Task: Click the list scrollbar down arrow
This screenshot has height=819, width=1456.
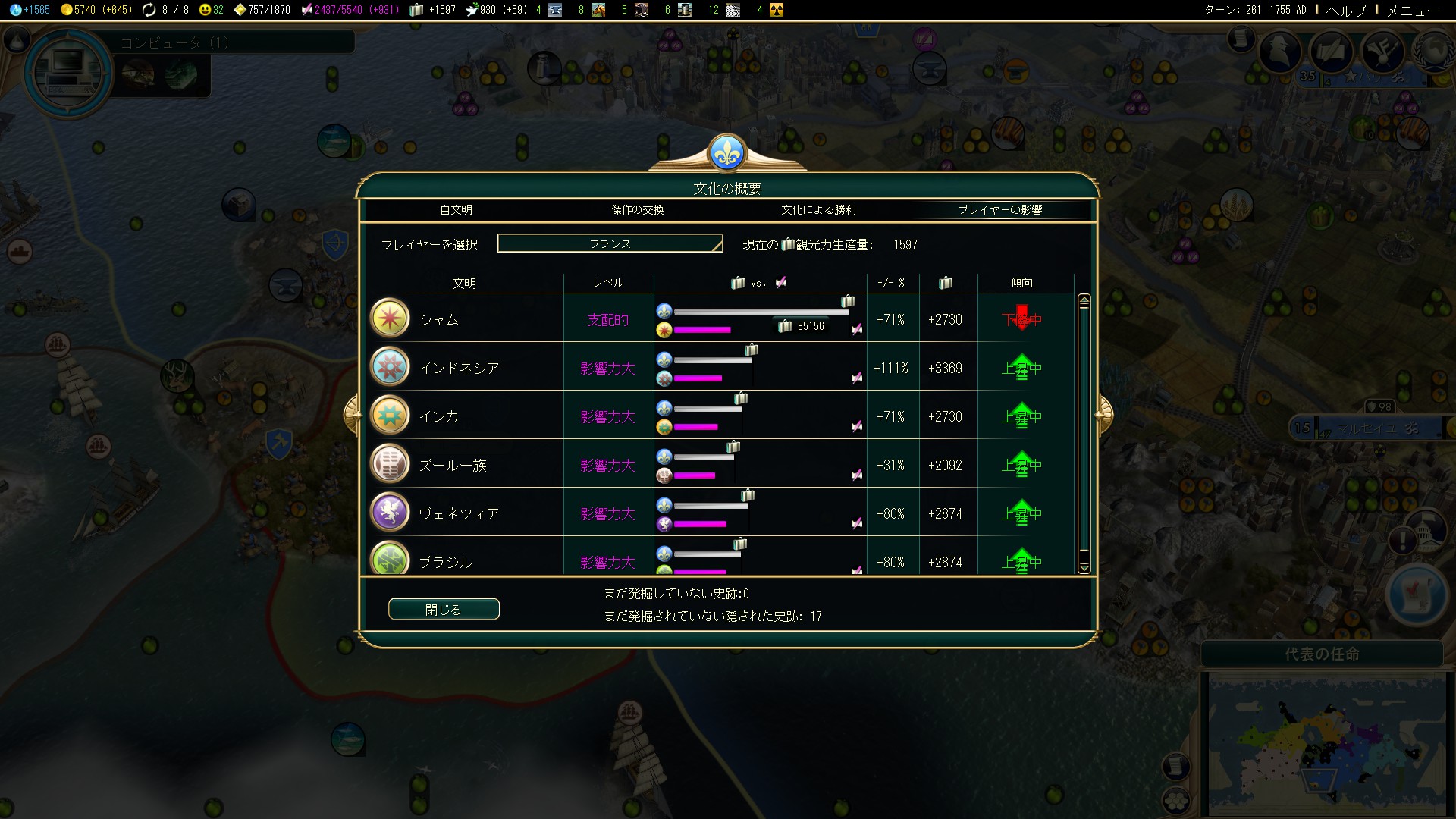Action: pyautogui.click(x=1084, y=567)
